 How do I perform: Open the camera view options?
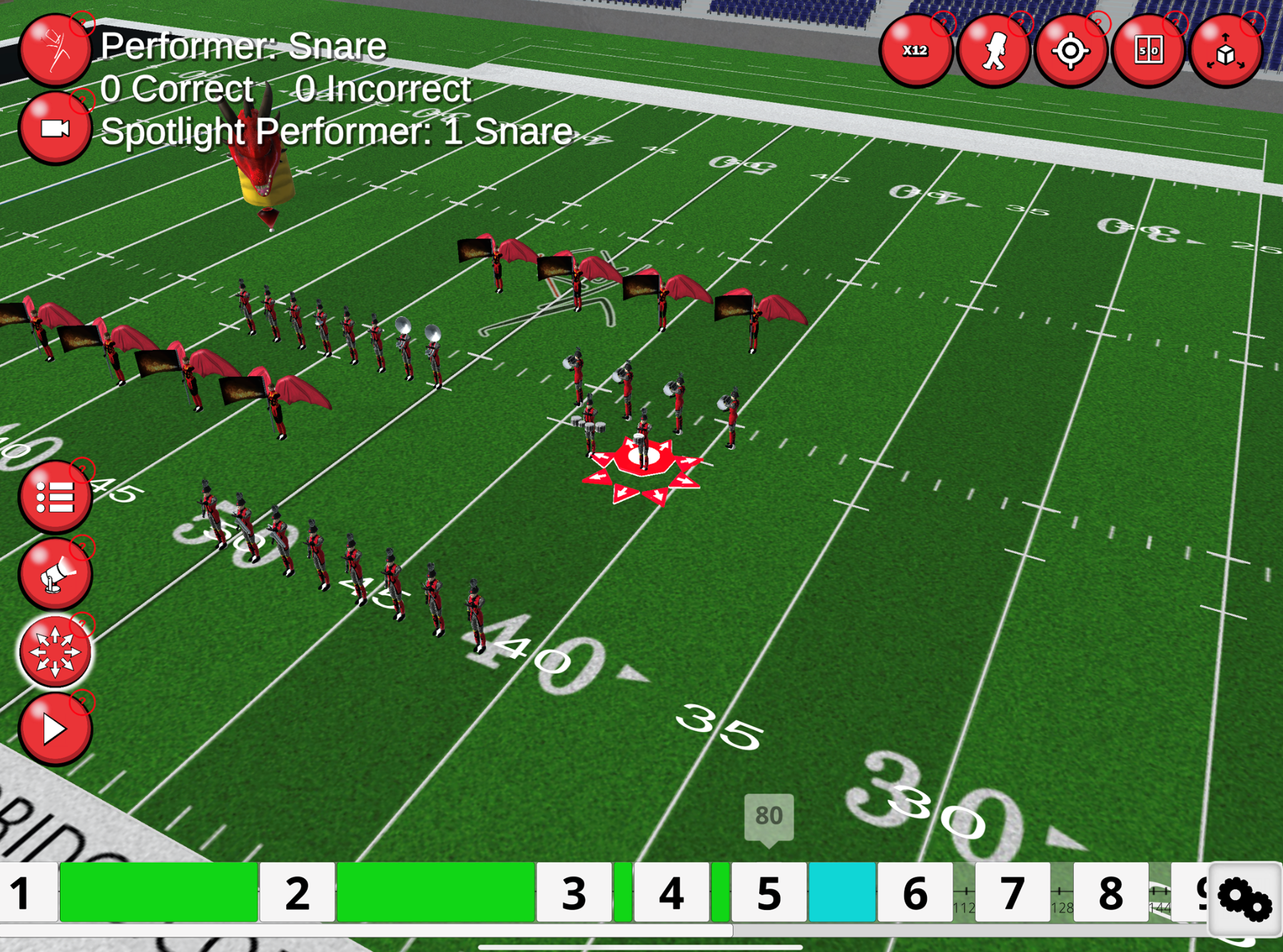(x=55, y=128)
